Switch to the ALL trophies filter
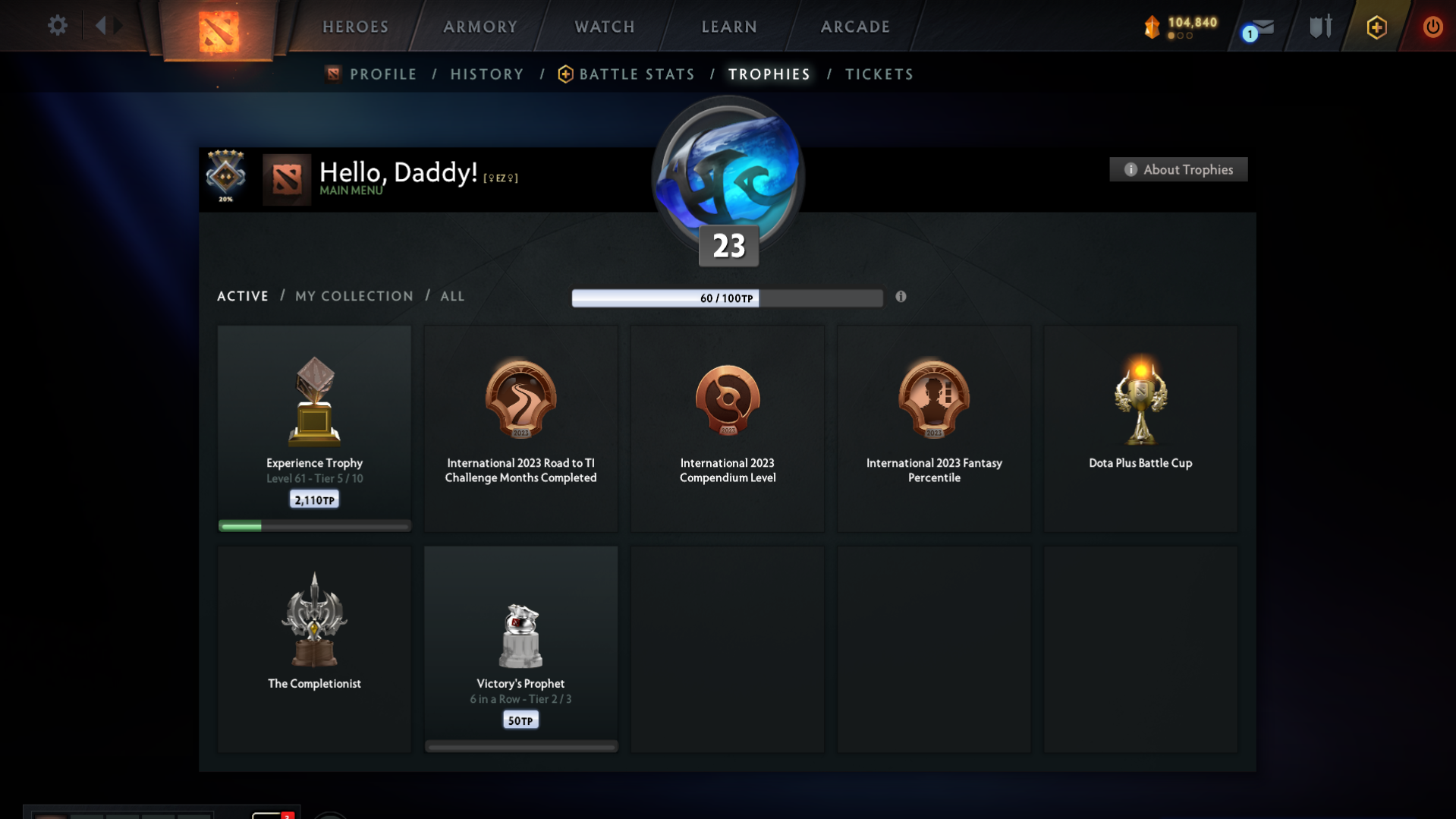The width and height of the screenshot is (1456, 819). [452, 296]
